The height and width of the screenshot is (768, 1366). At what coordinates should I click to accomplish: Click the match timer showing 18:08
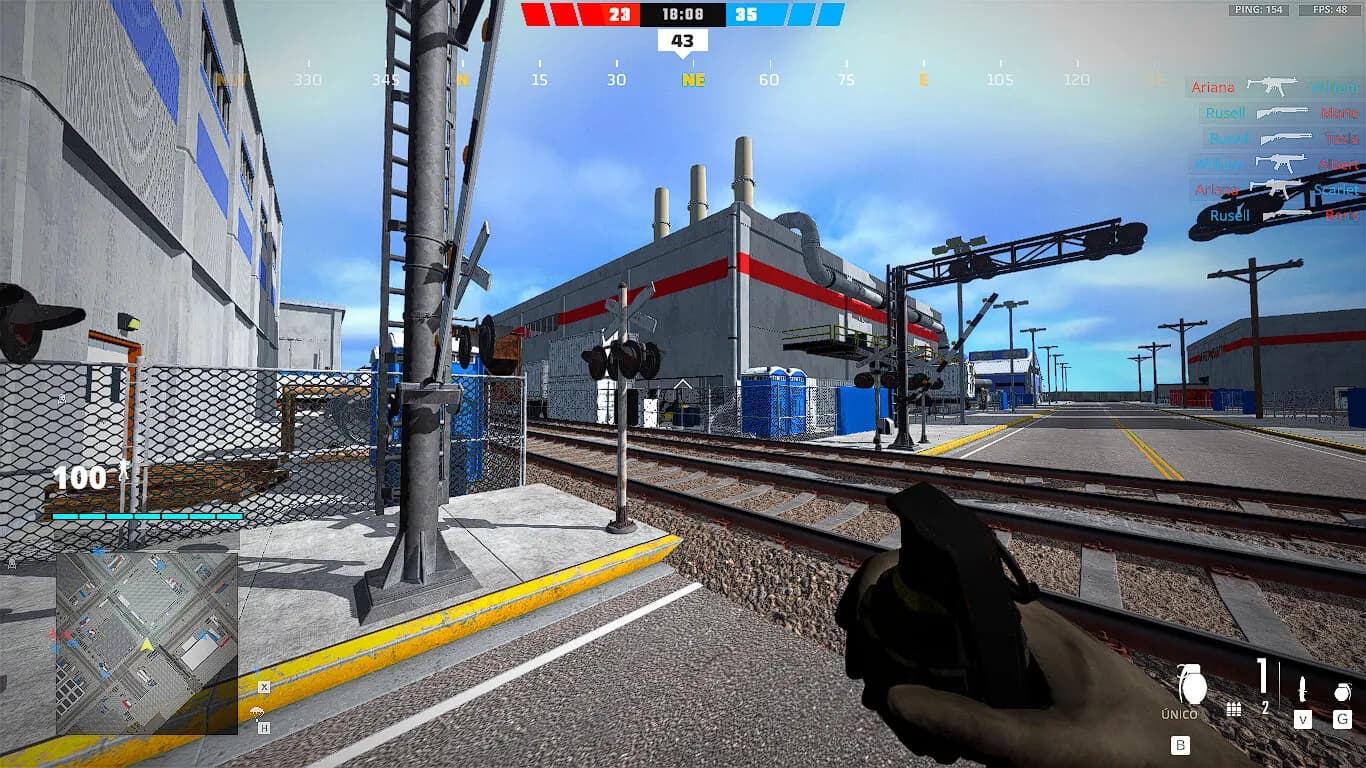(681, 15)
